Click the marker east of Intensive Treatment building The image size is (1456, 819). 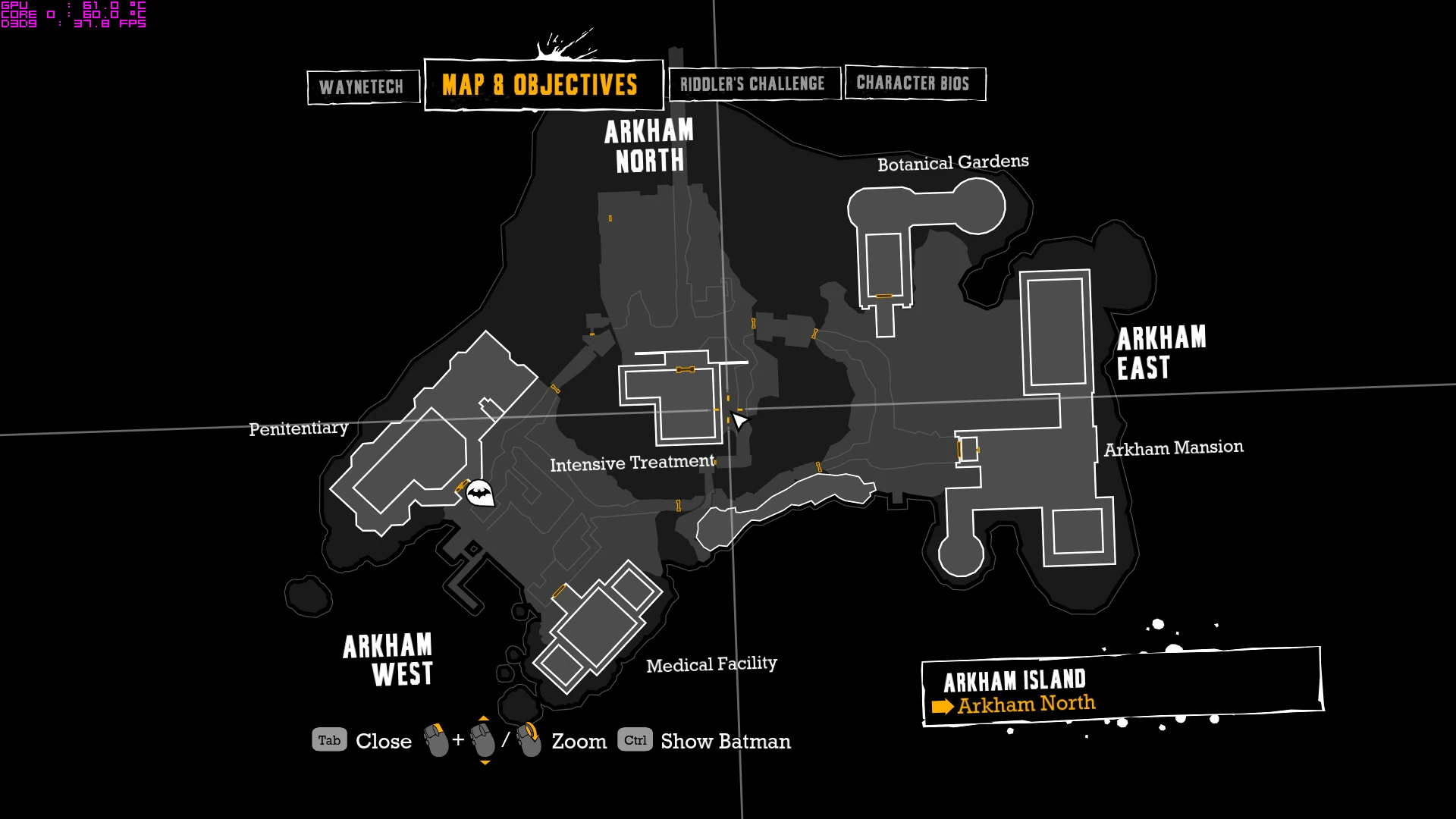pos(729,400)
